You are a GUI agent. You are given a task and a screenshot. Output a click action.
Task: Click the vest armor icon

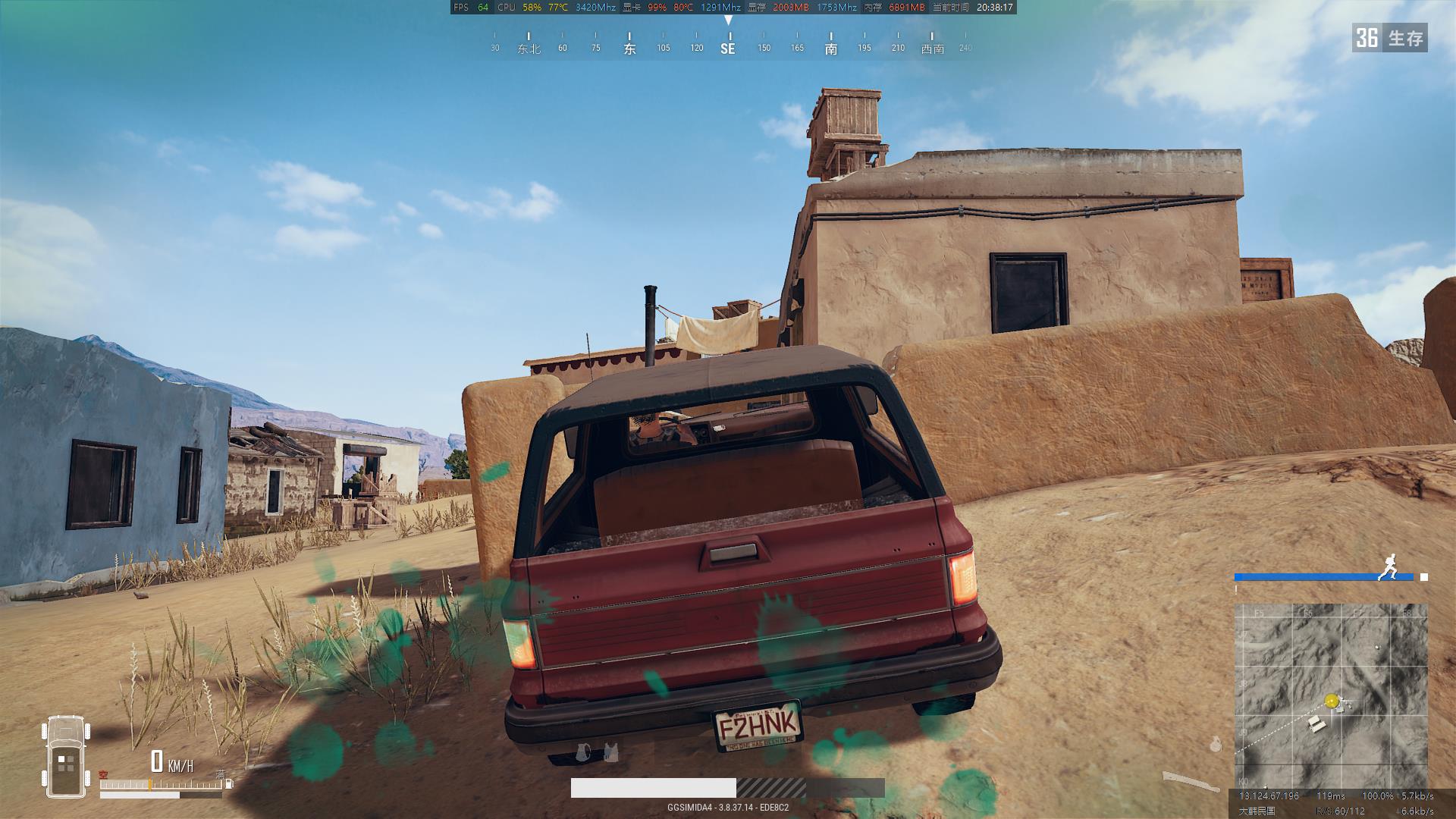[x=610, y=752]
